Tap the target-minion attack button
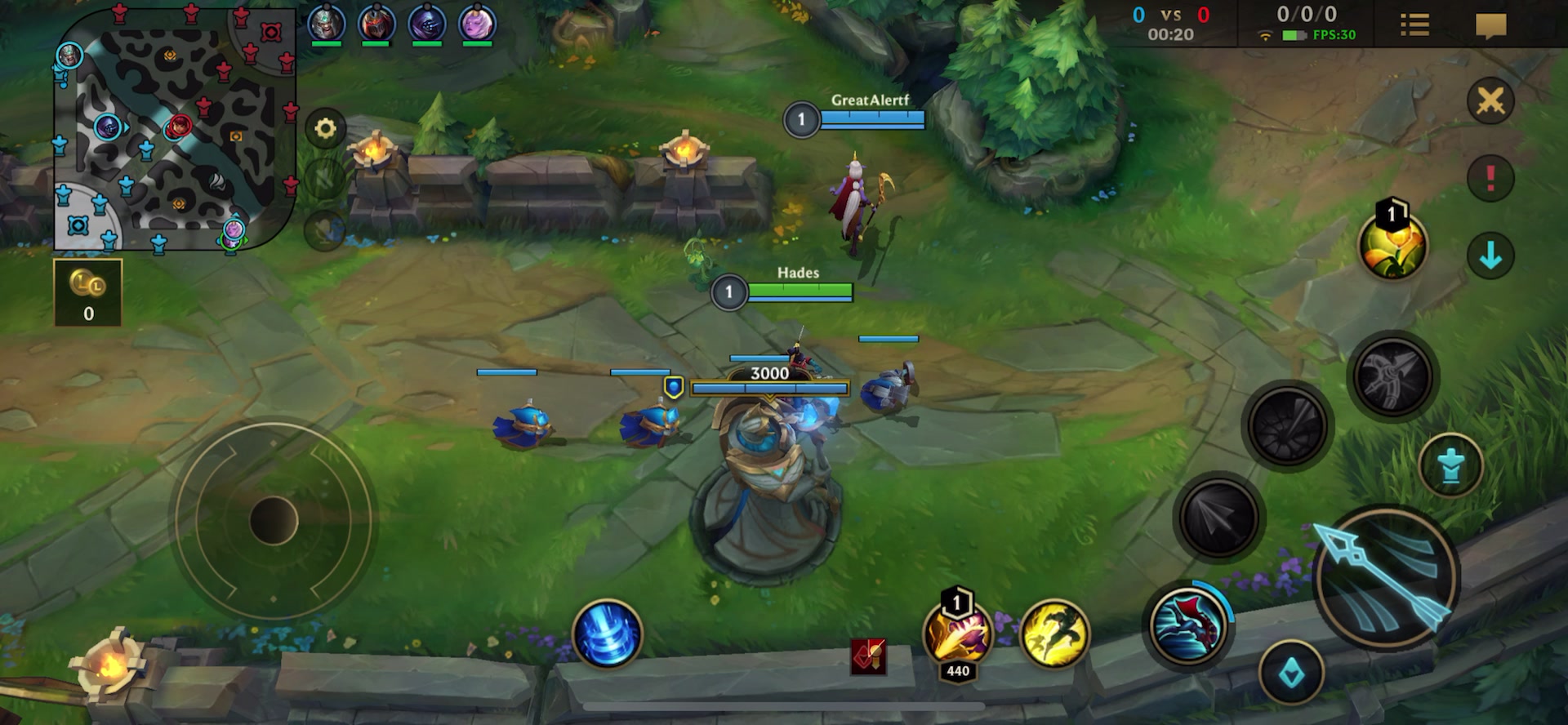The width and height of the screenshot is (1568, 725). (1290, 674)
